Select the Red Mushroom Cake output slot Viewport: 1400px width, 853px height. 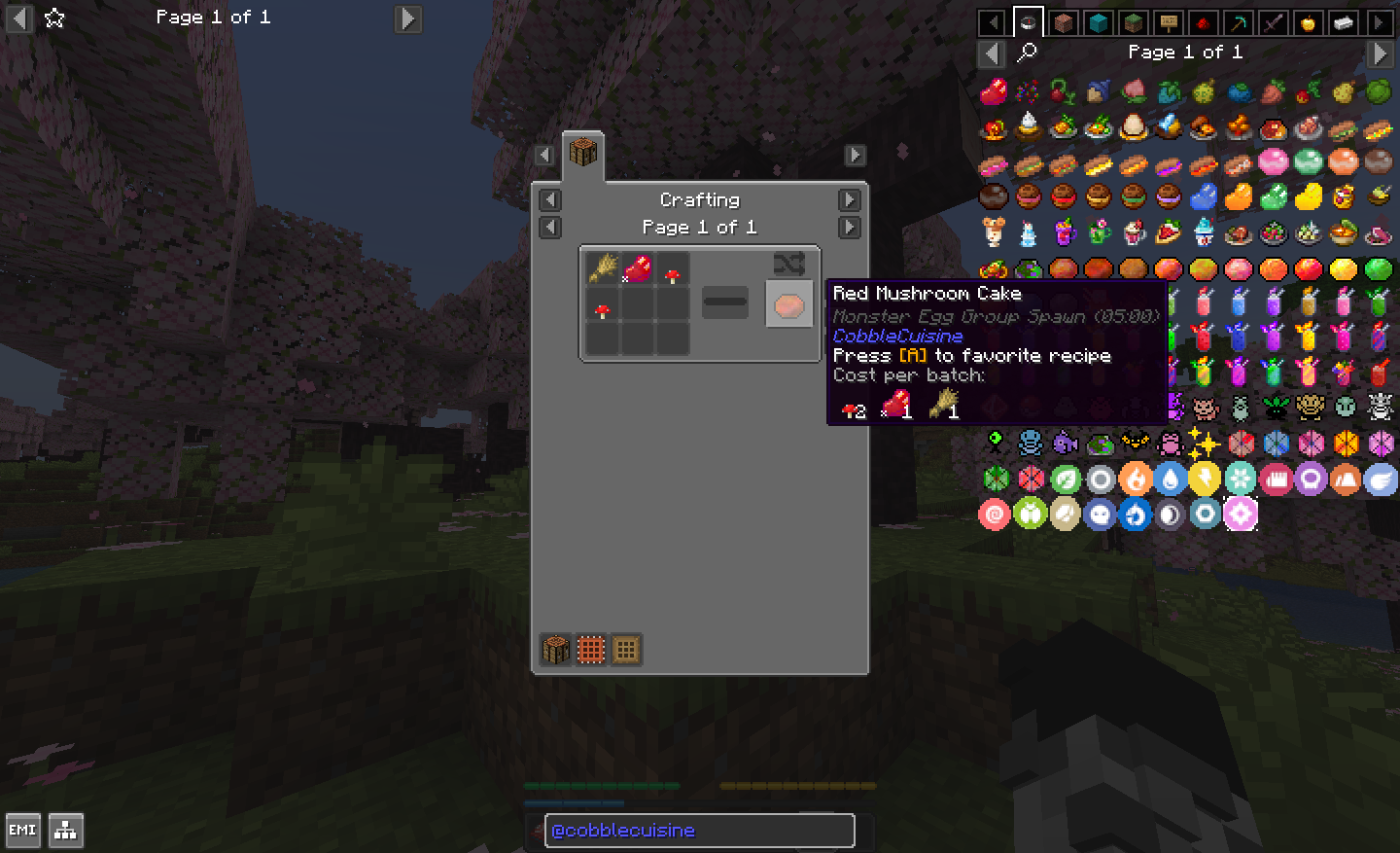click(x=788, y=304)
